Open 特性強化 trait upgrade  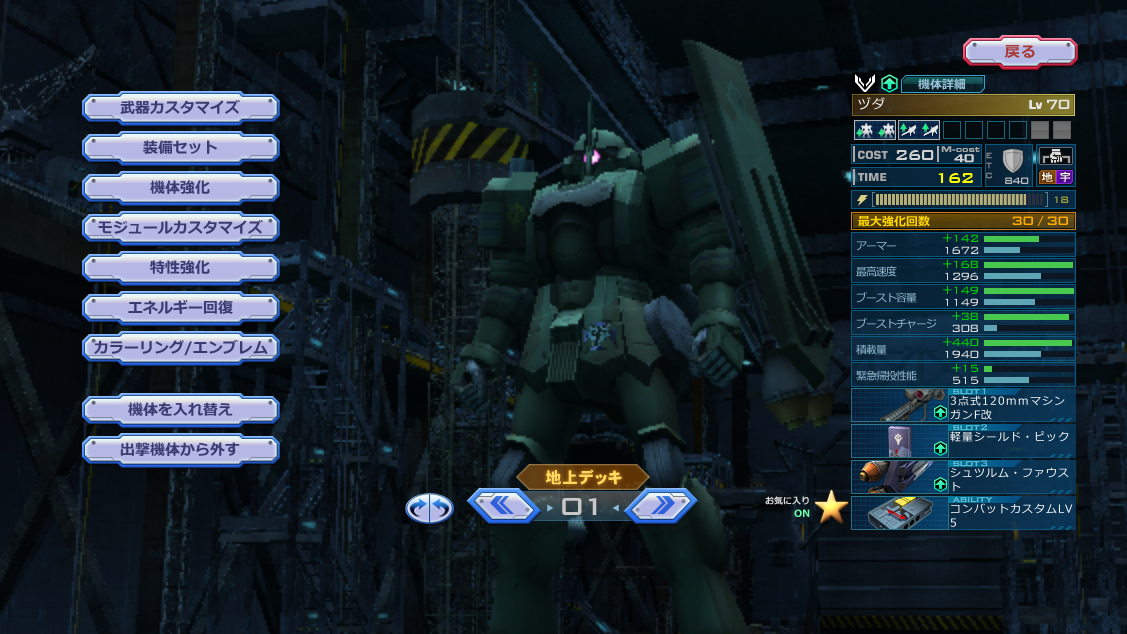pos(180,267)
